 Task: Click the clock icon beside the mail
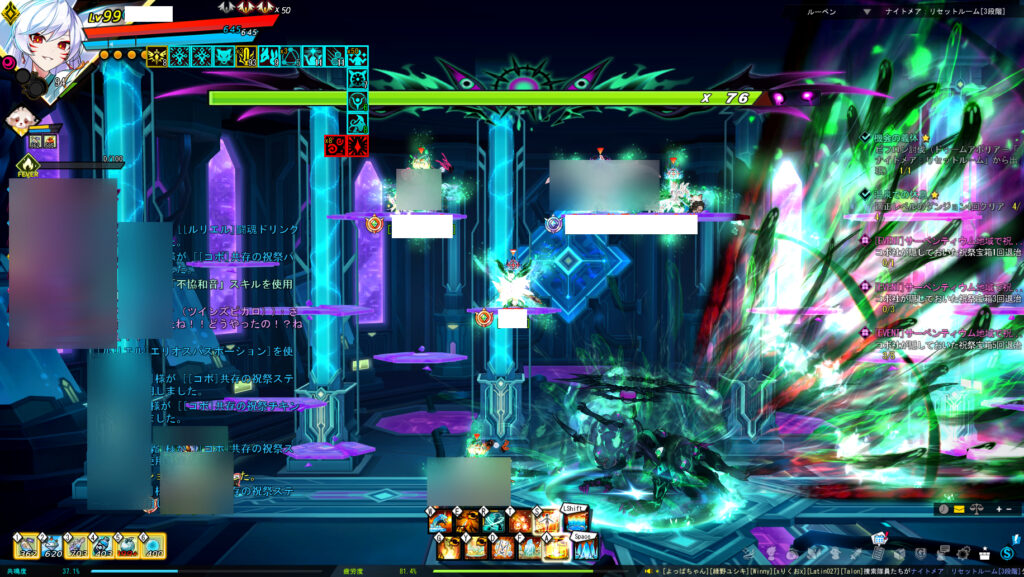point(943,508)
